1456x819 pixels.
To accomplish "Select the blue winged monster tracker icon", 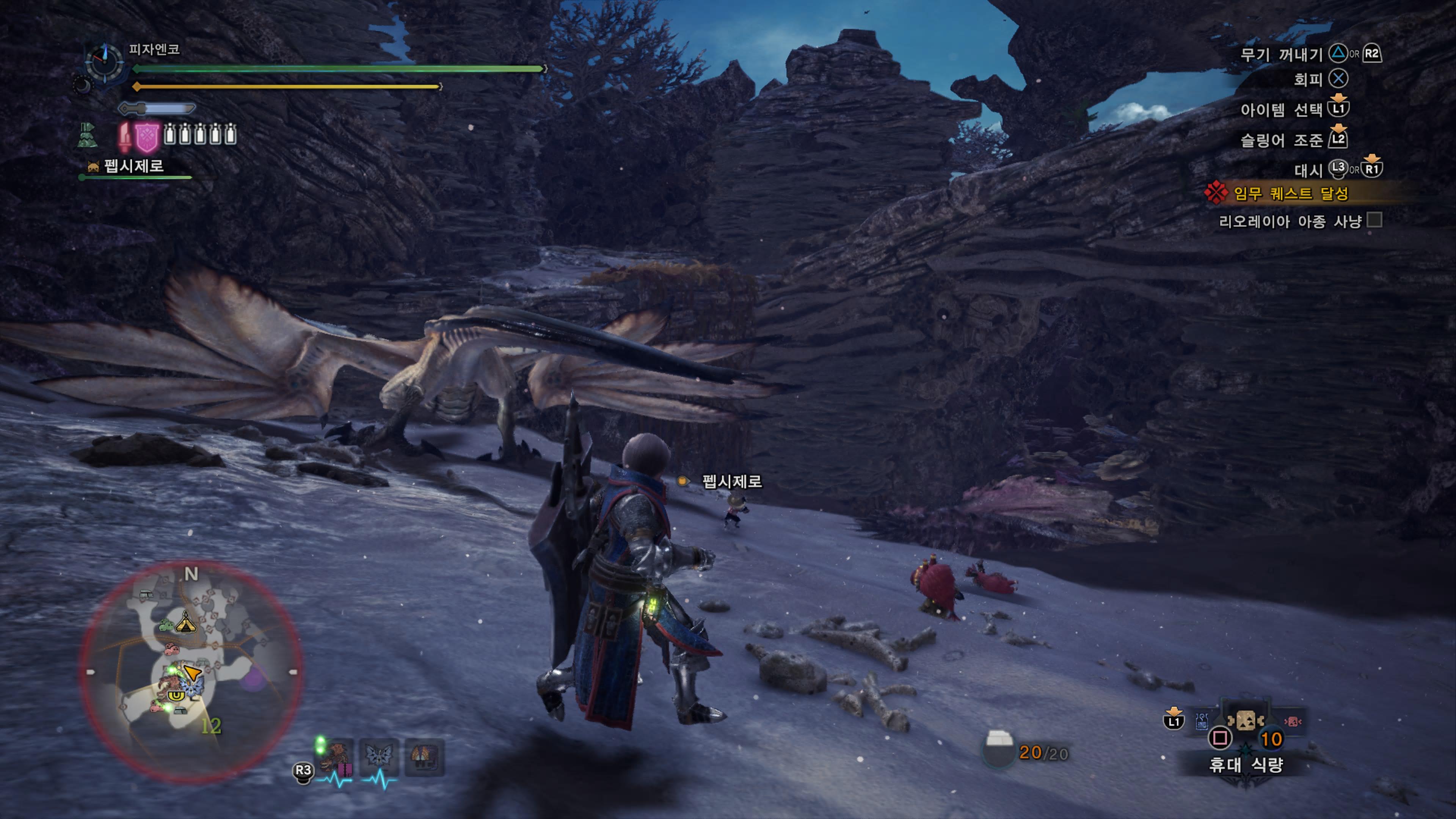I will (x=379, y=756).
